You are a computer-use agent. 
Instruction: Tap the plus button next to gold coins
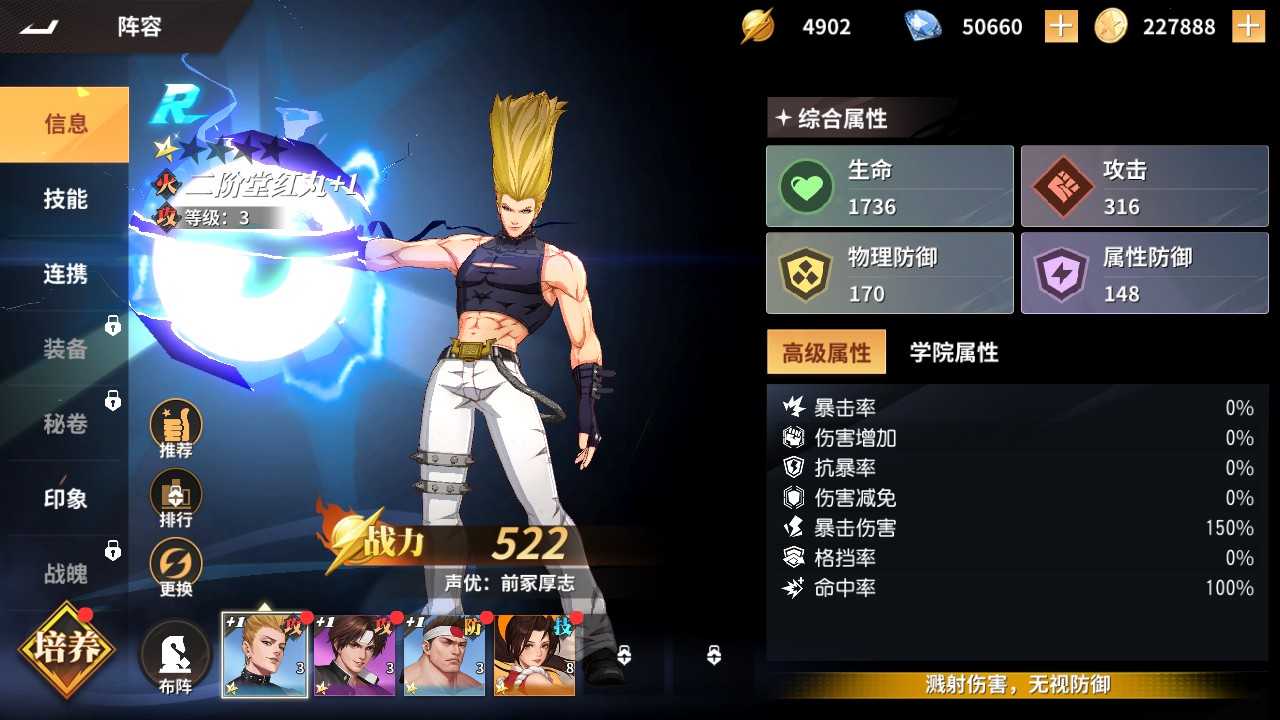(1249, 26)
